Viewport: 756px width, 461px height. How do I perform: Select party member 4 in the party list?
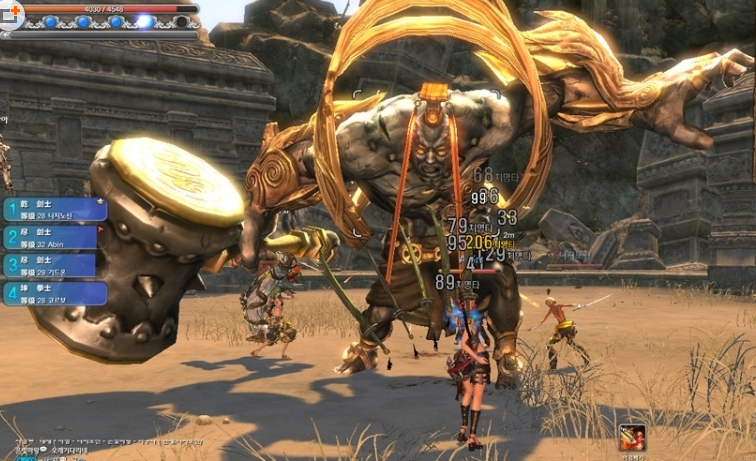coord(55,293)
